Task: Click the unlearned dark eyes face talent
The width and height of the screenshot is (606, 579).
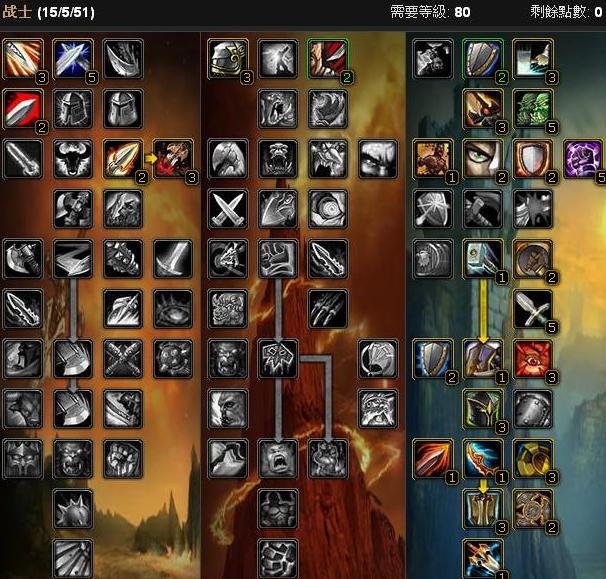Action: point(377,158)
